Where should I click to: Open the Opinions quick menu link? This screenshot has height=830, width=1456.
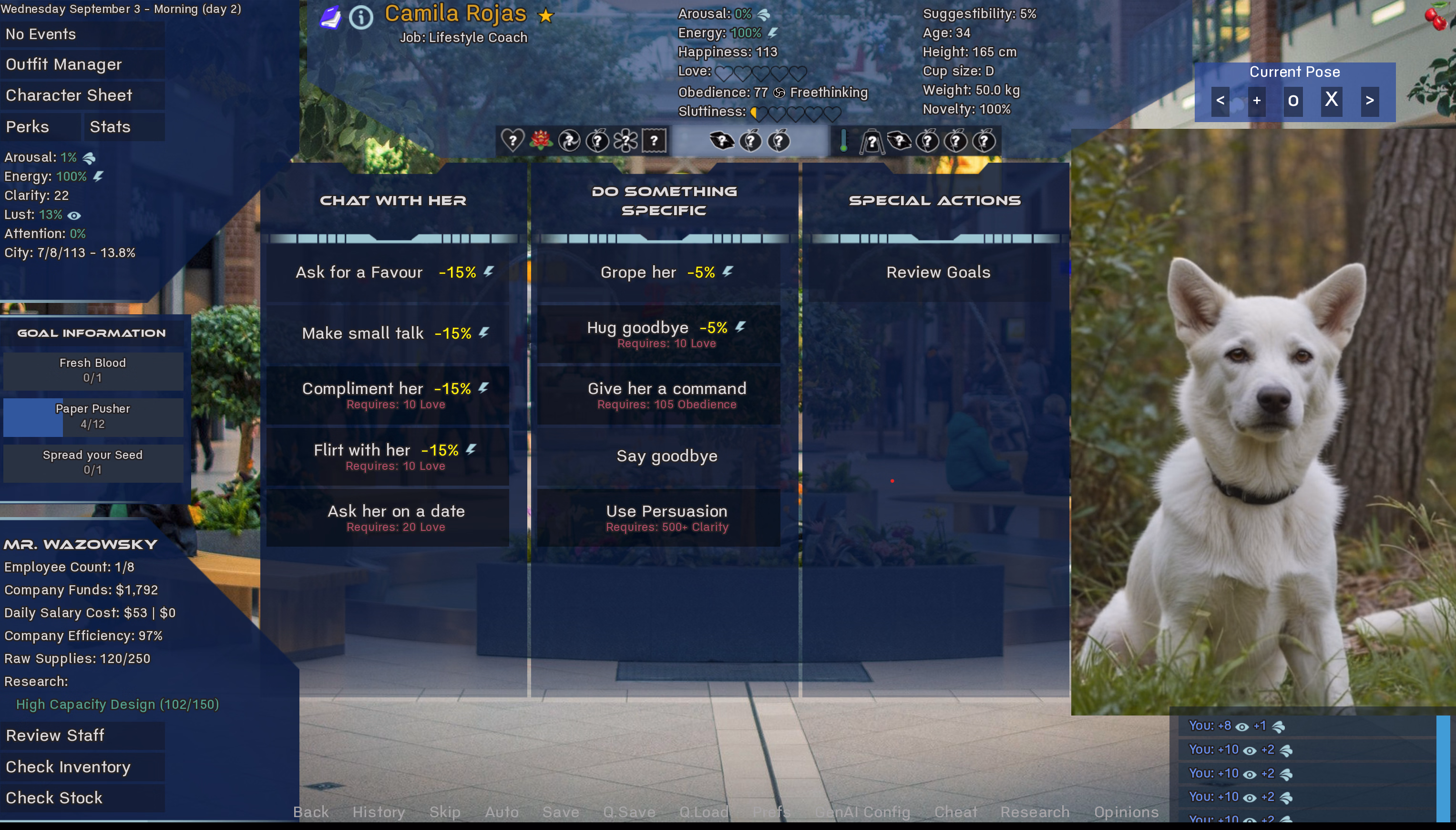pos(1126,812)
